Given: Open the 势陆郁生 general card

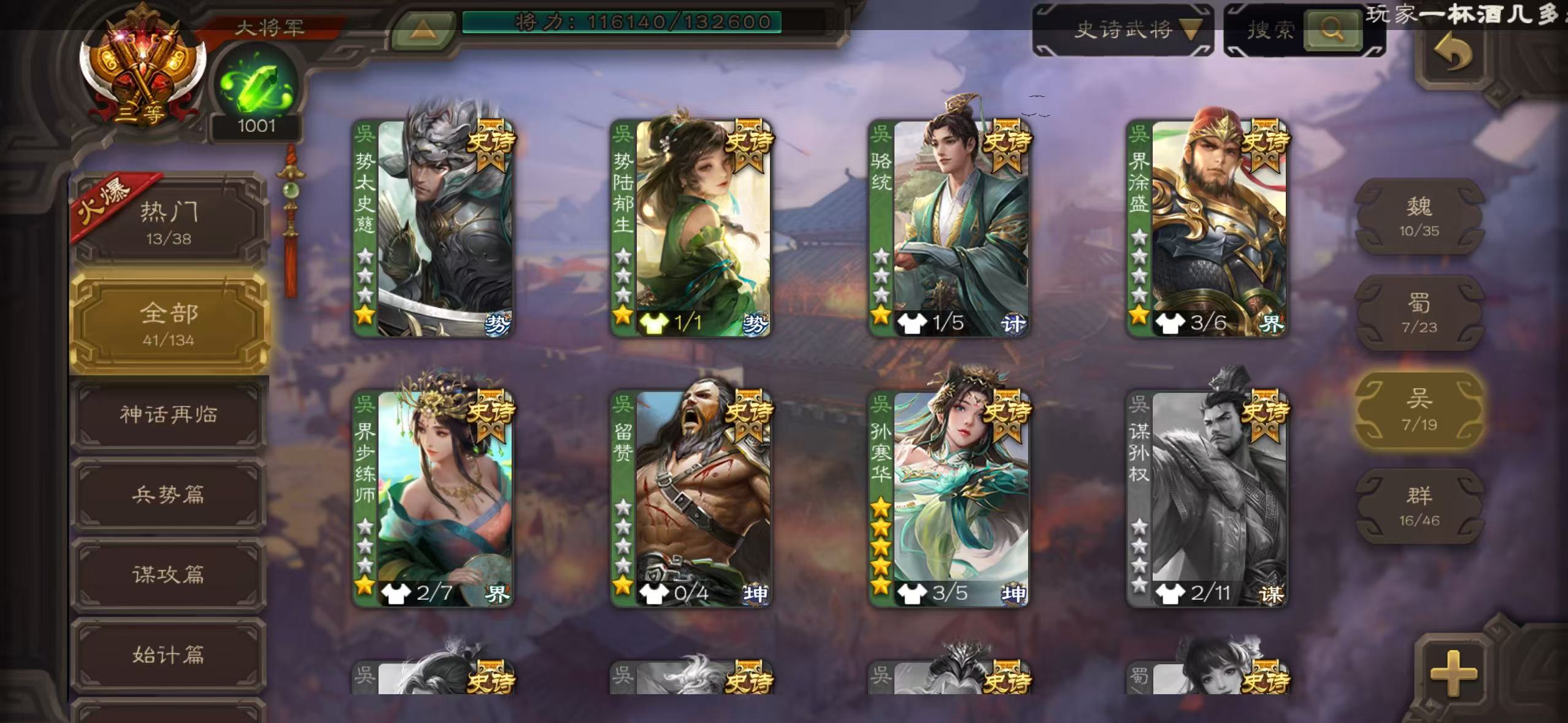Looking at the screenshot, I should coord(691,228).
